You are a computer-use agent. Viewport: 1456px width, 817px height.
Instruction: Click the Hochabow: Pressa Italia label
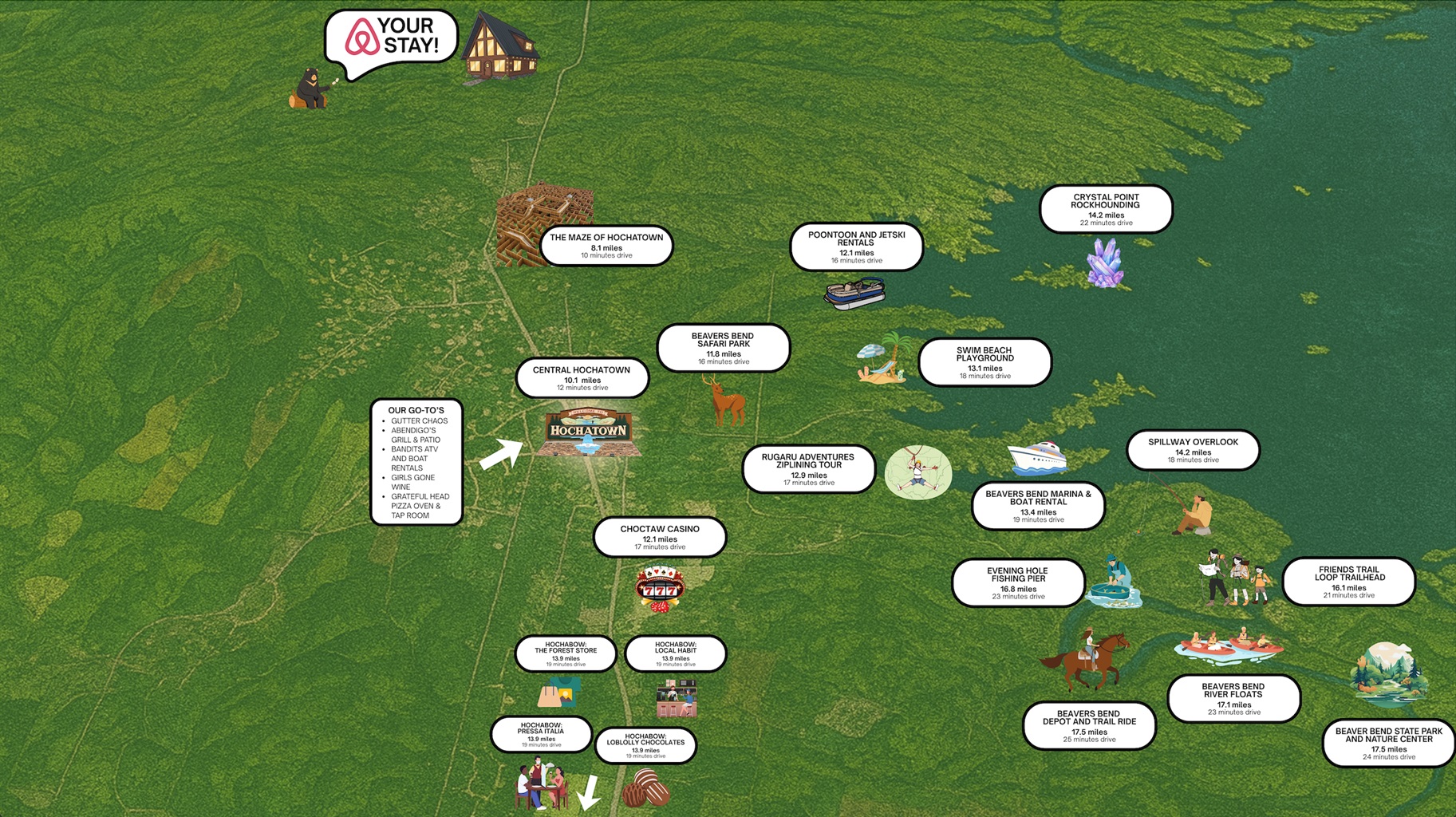541,734
